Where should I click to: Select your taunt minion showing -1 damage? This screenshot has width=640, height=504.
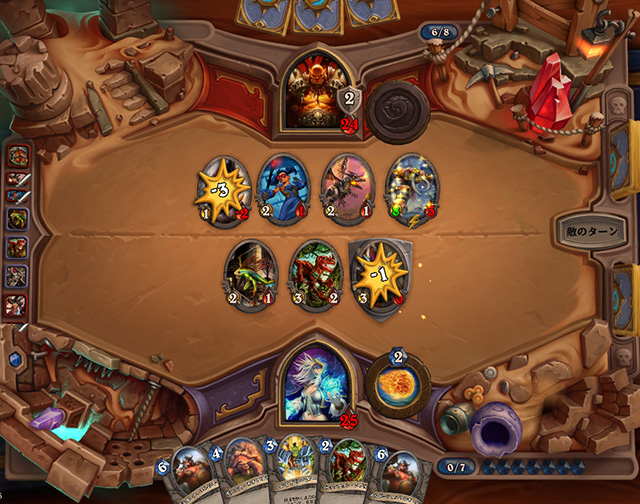(377, 273)
